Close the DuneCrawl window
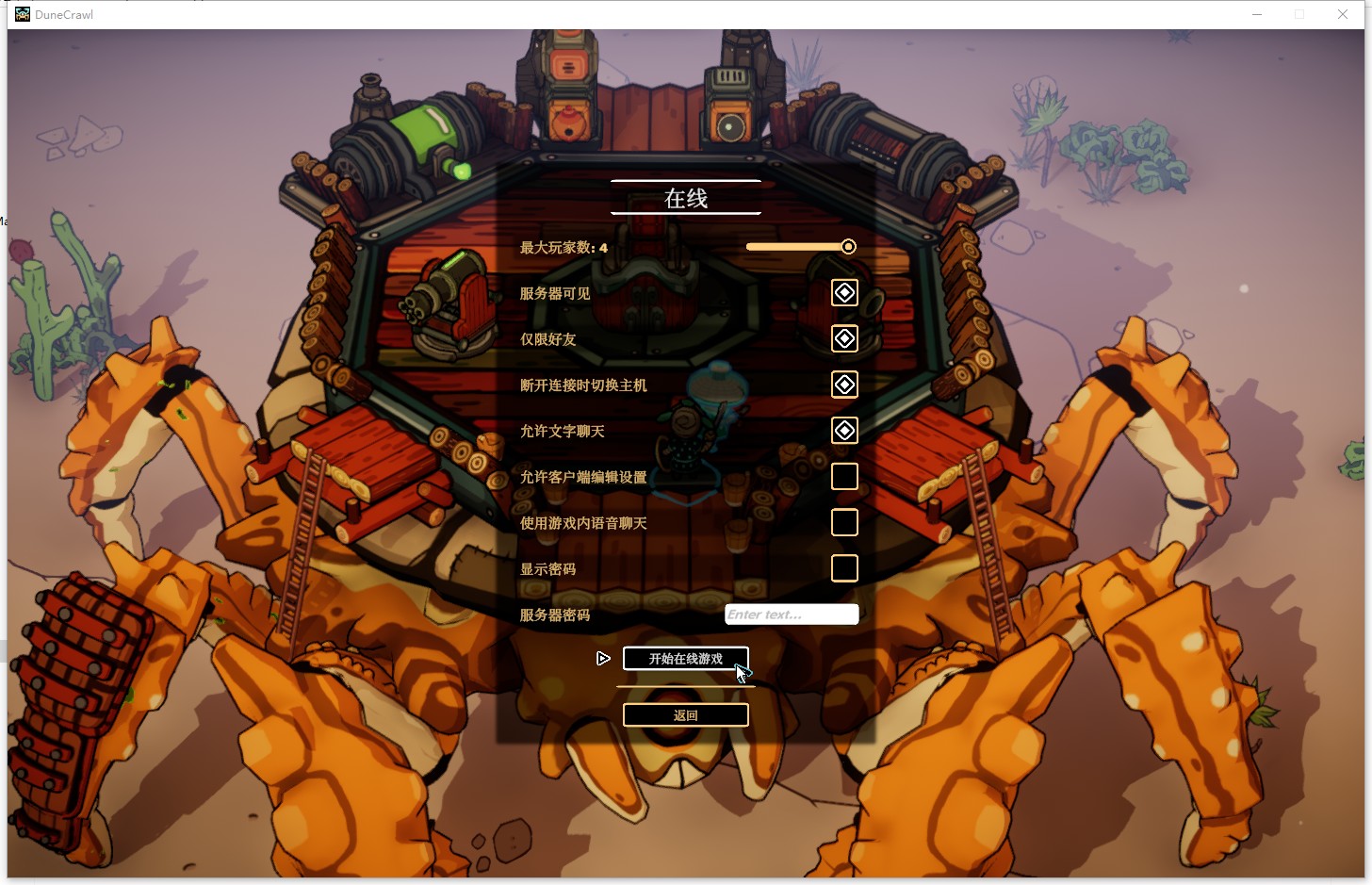 click(x=1343, y=14)
